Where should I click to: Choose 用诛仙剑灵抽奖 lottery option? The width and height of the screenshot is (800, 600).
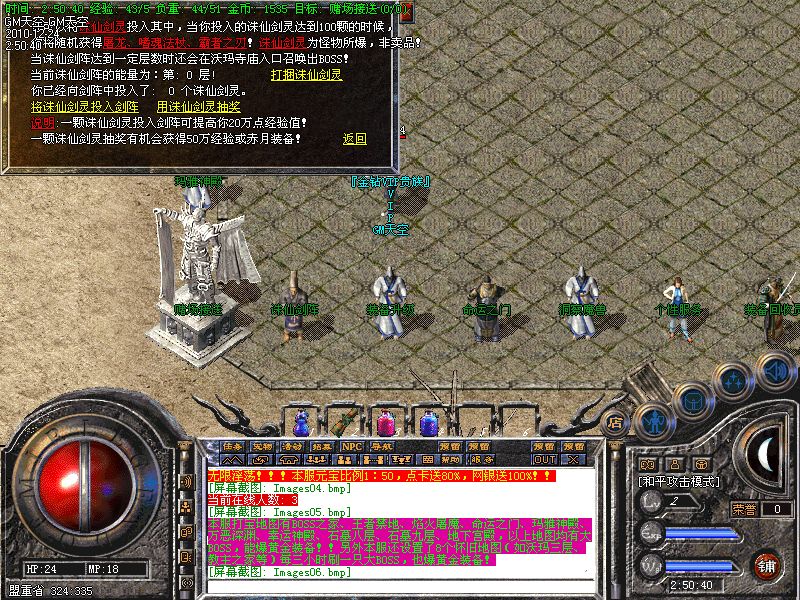198,106
